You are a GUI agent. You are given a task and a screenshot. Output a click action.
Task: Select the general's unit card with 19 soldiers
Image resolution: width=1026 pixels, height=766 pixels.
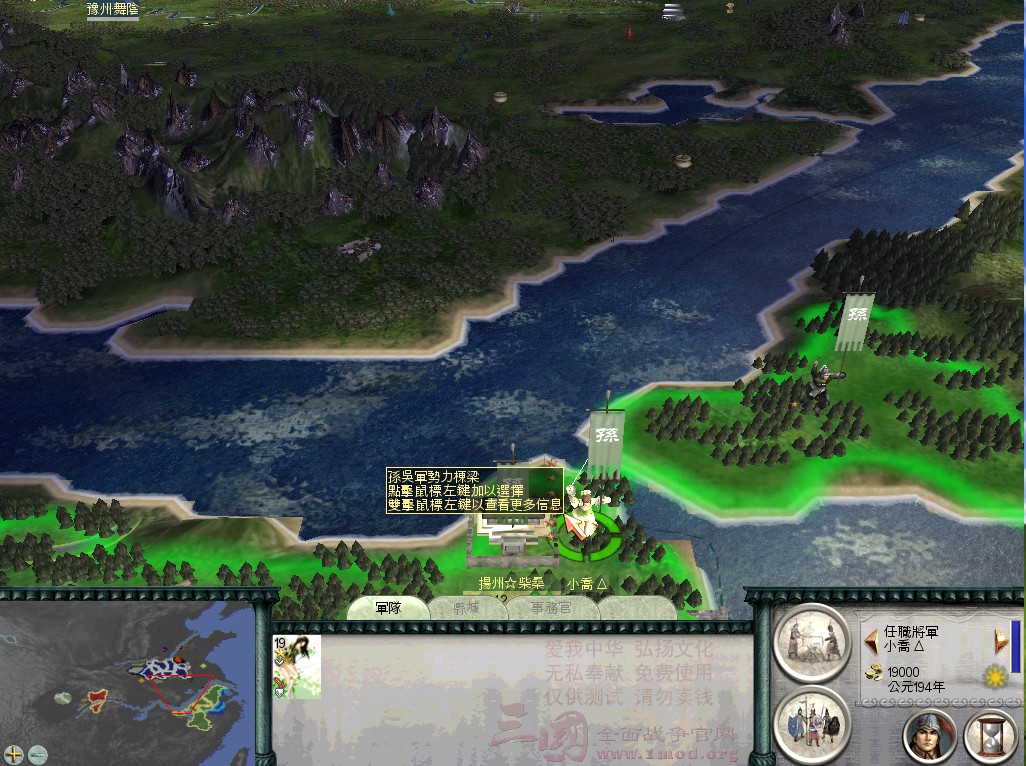click(x=297, y=666)
